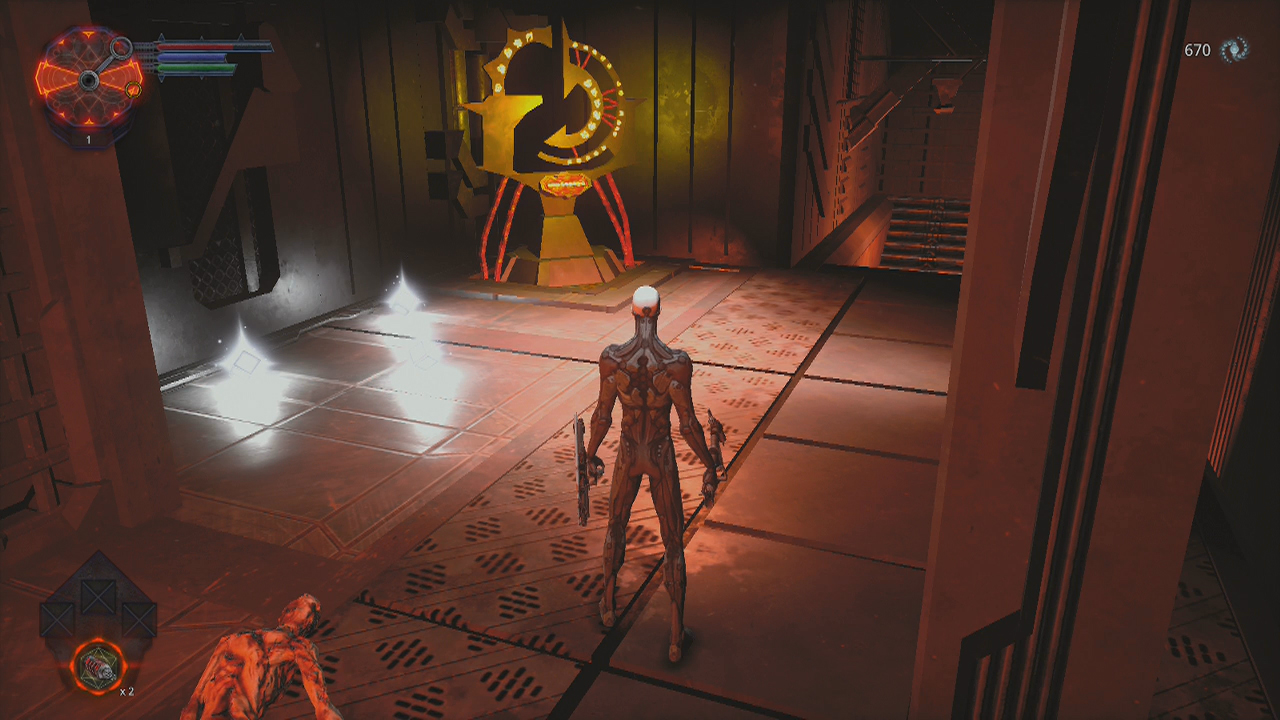Expand the red health bar display
The width and height of the screenshot is (1280, 720).
pyautogui.click(x=195, y=47)
